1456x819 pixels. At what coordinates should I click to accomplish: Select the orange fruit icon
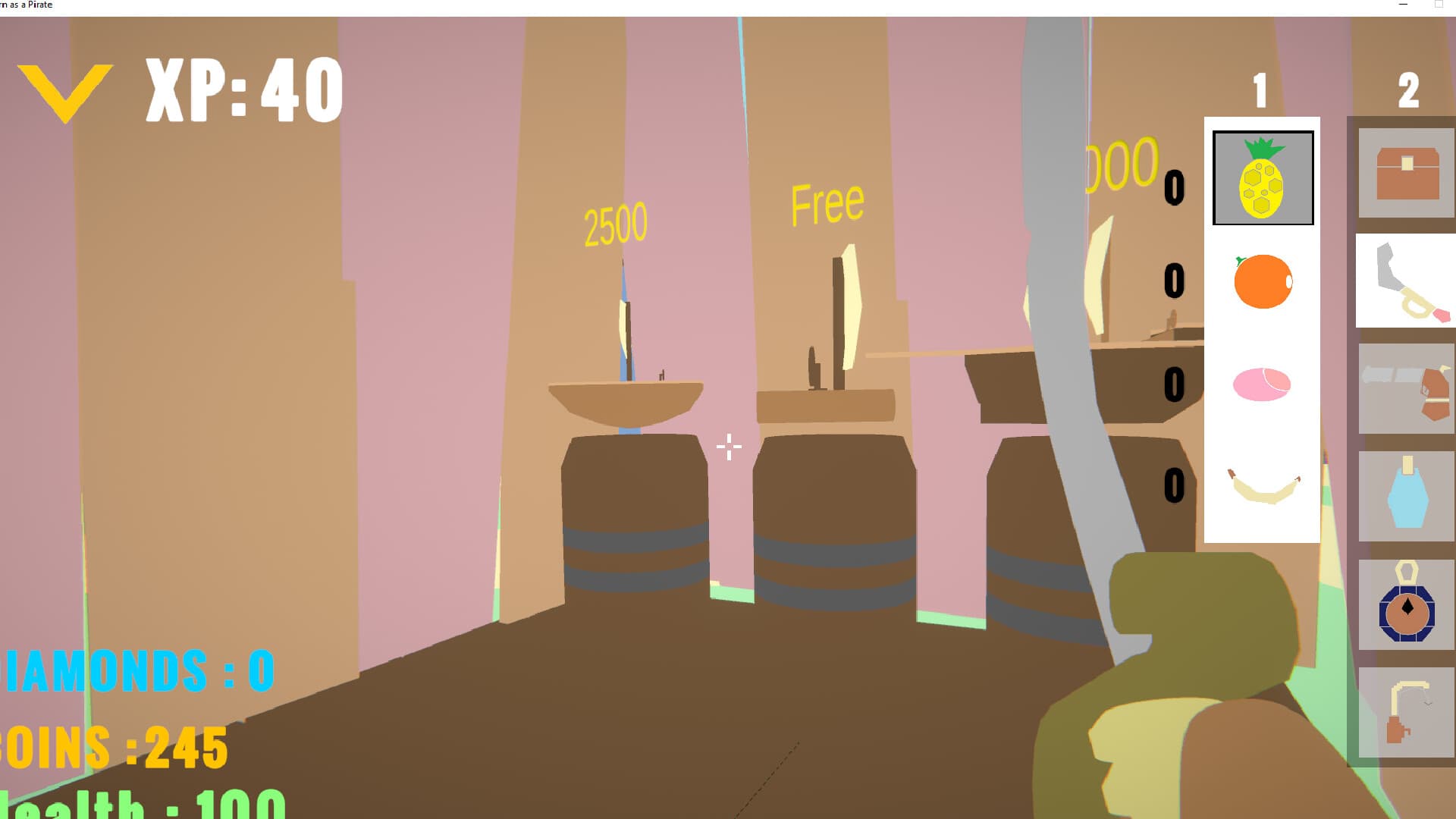pyautogui.click(x=1262, y=282)
